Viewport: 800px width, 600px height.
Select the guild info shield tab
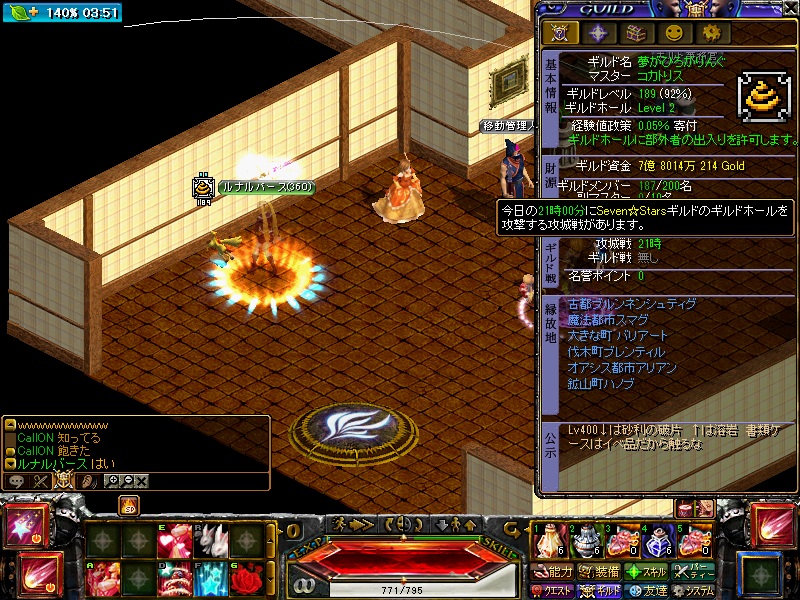[560, 32]
